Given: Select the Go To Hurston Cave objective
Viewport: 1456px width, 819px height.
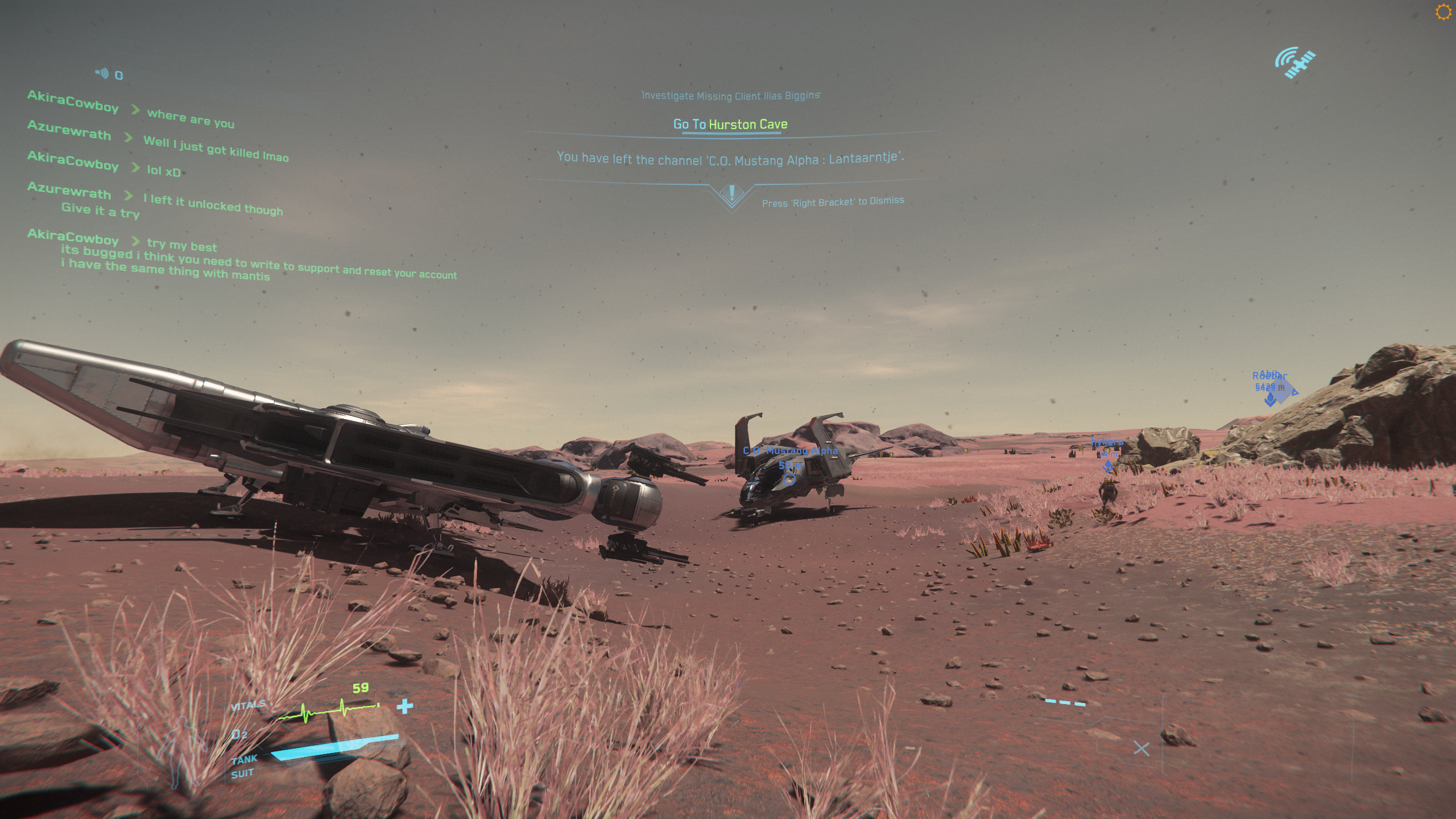Looking at the screenshot, I should (730, 124).
